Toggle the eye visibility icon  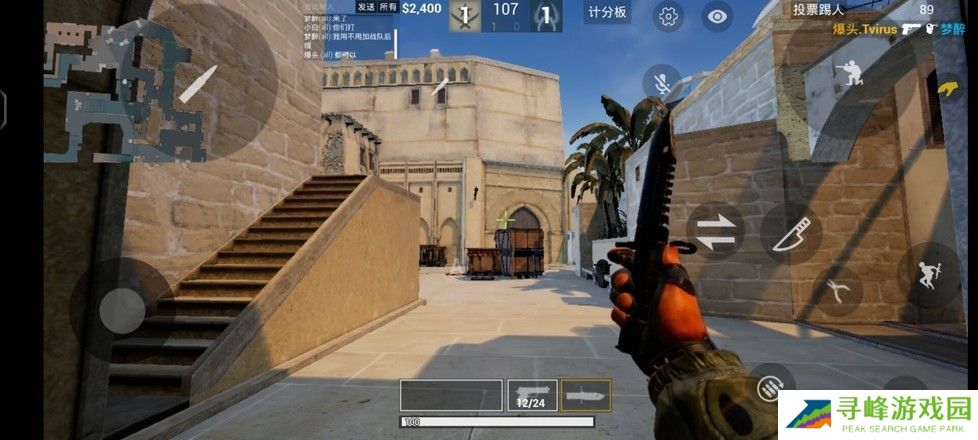[x=716, y=16]
